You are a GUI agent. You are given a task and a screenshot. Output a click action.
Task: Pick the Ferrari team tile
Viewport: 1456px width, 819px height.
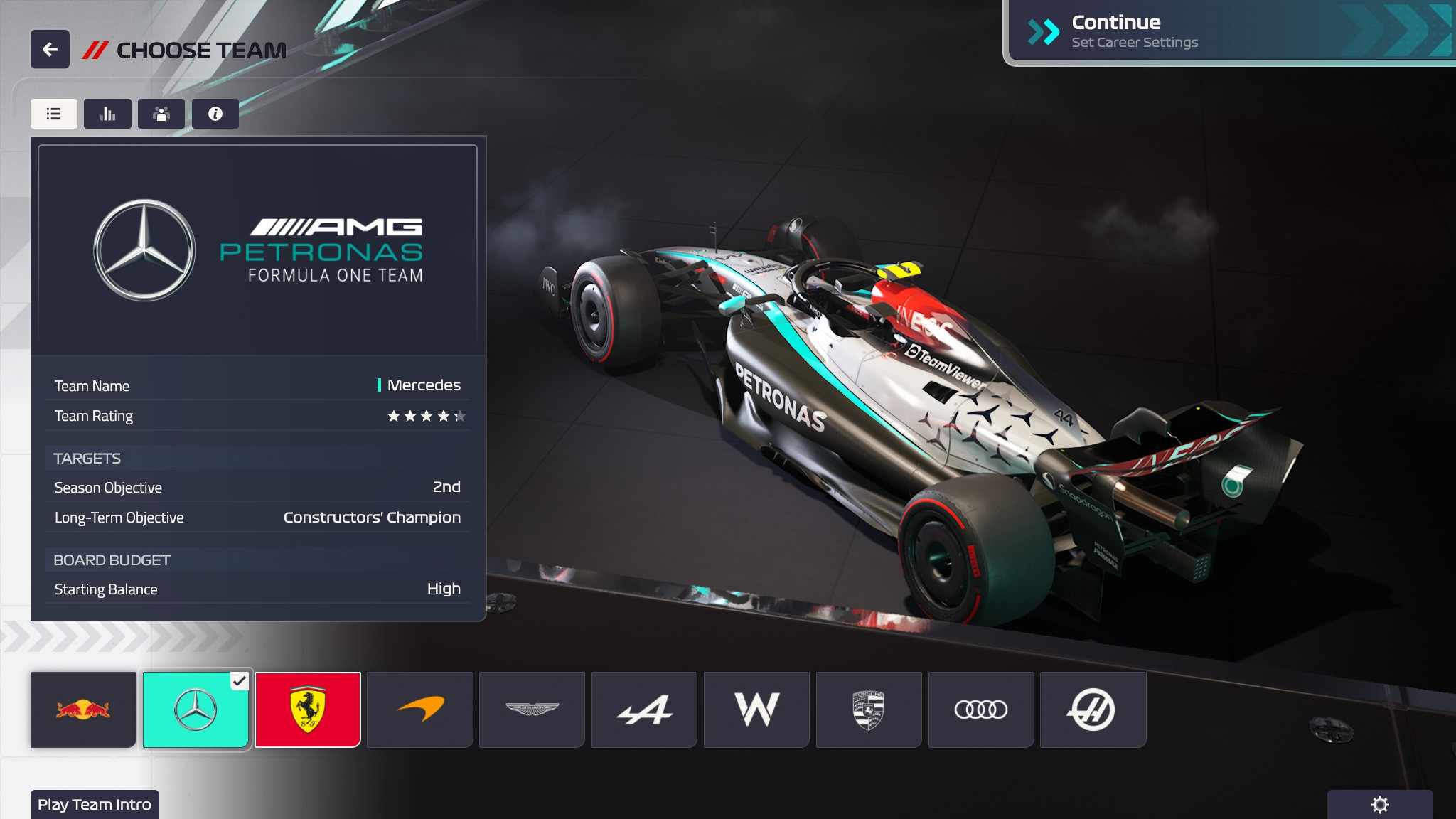[308, 710]
